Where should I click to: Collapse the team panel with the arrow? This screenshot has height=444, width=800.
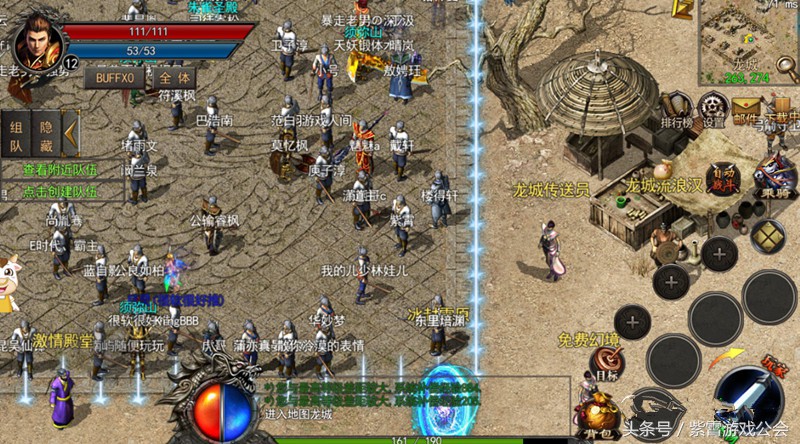[70, 133]
